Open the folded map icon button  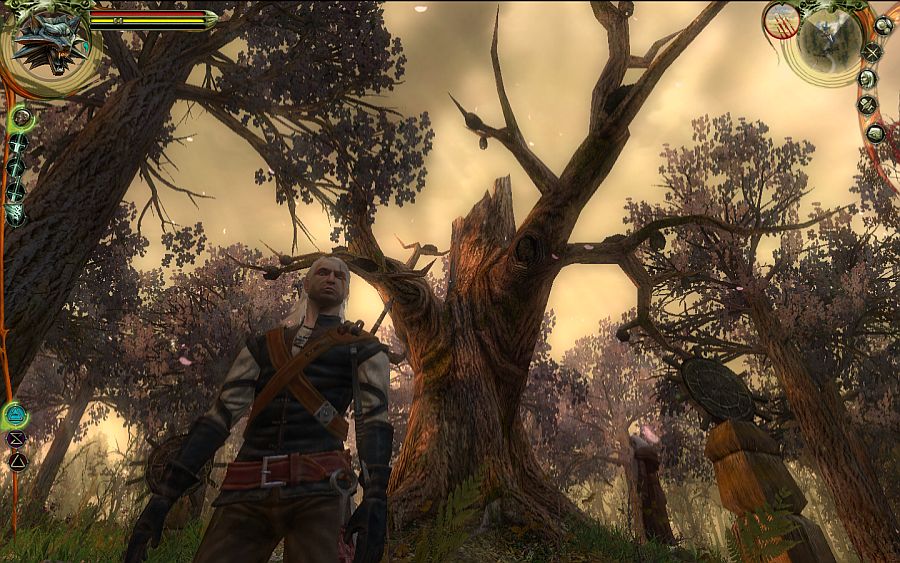(876, 133)
